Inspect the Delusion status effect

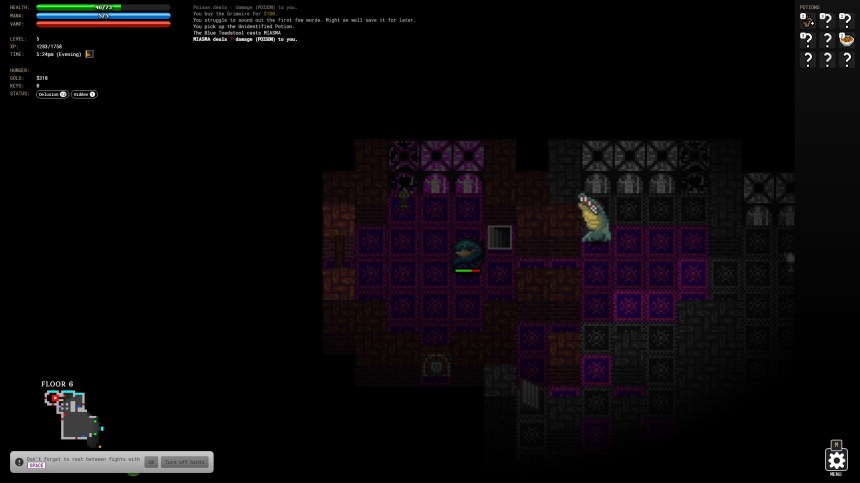[x=52, y=94]
